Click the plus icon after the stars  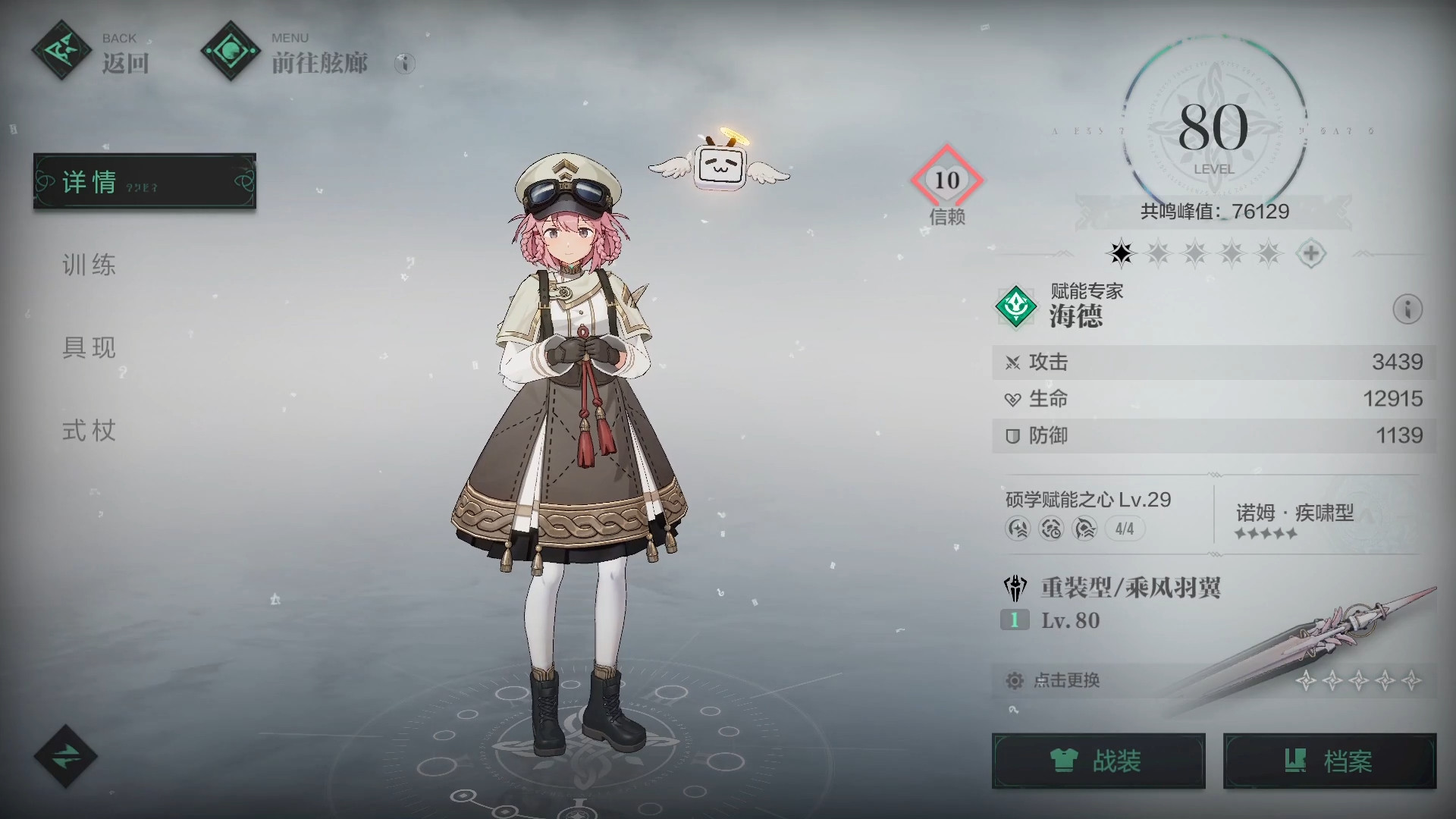pos(1310,253)
